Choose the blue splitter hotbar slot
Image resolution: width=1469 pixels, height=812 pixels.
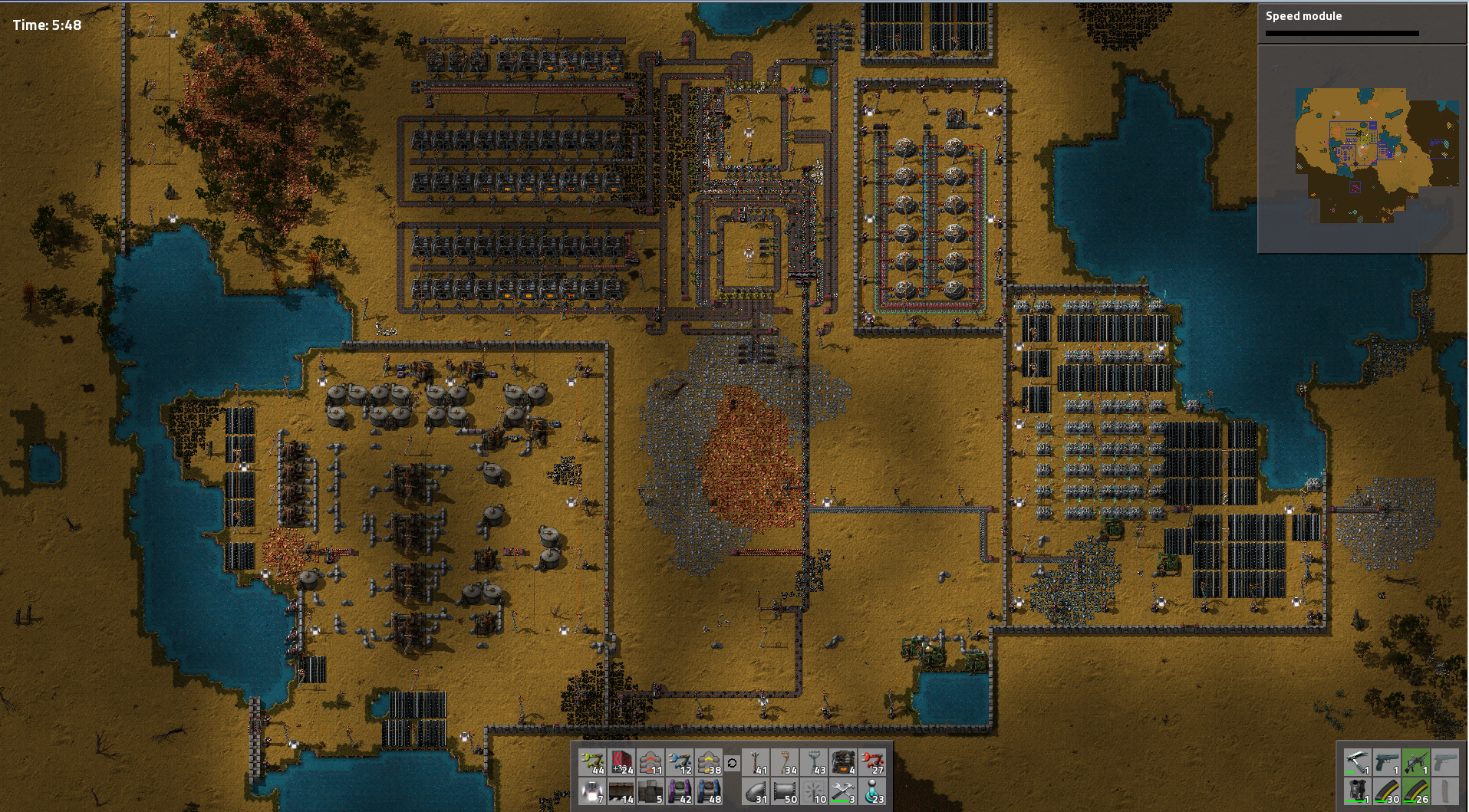click(x=709, y=792)
